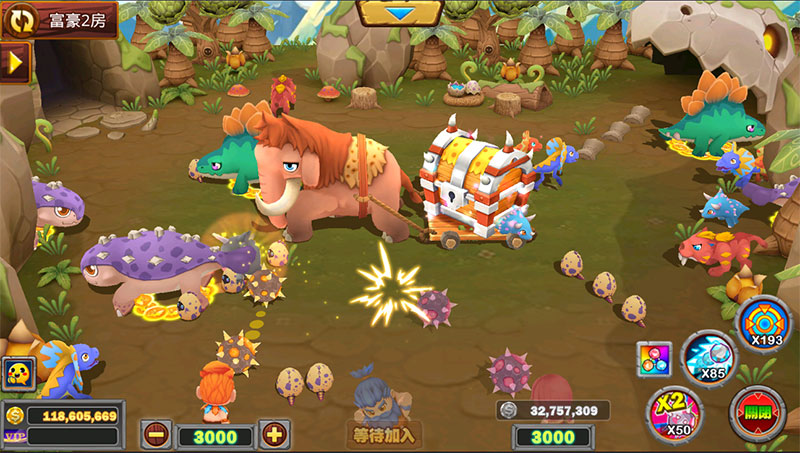Open the yellow chick emoji icon
The width and height of the screenshot is (800, 453).
click(18, 374)
